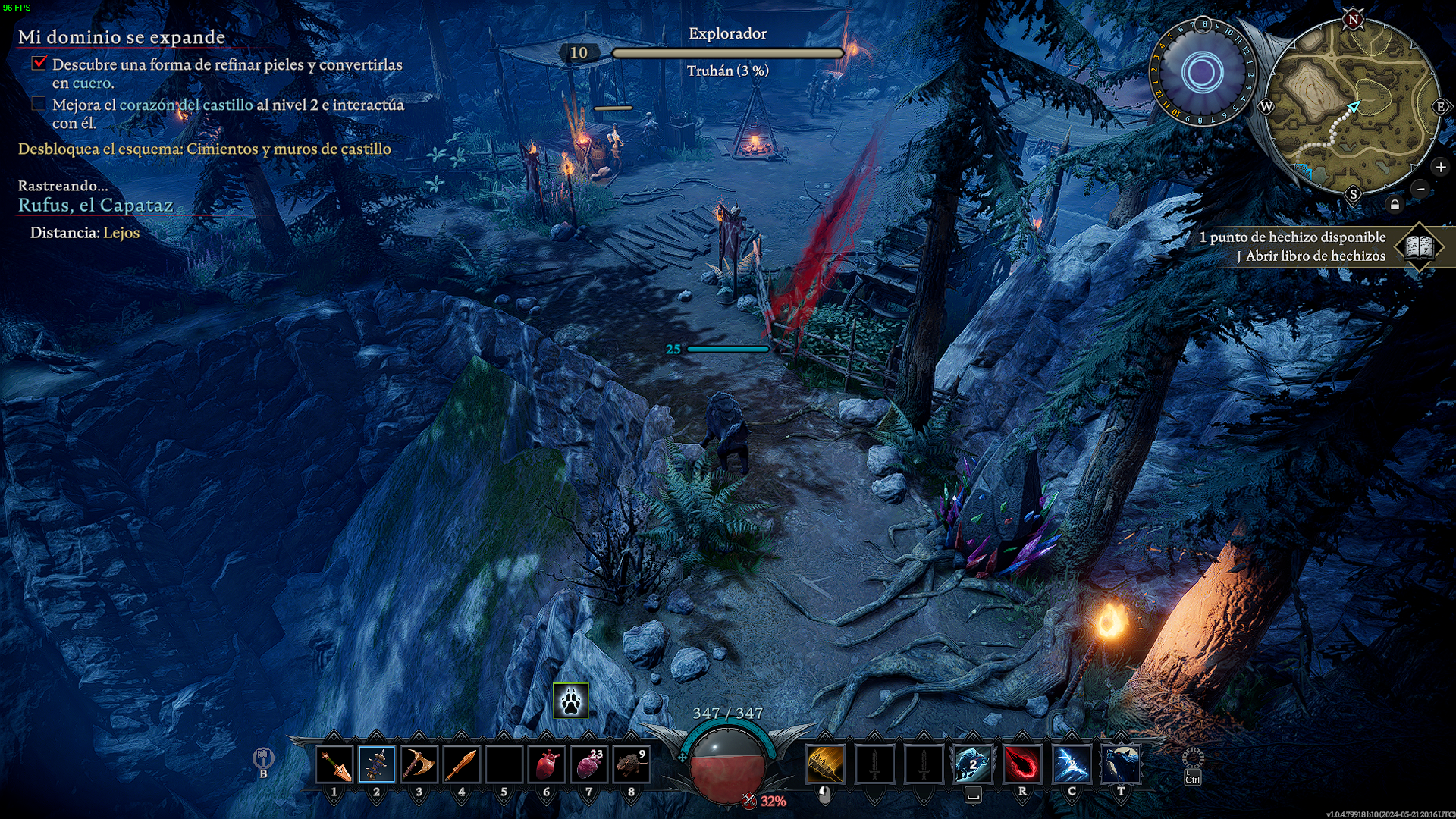
Task: Zoom in the minimap with plus button
Action: coord(1441,168)
